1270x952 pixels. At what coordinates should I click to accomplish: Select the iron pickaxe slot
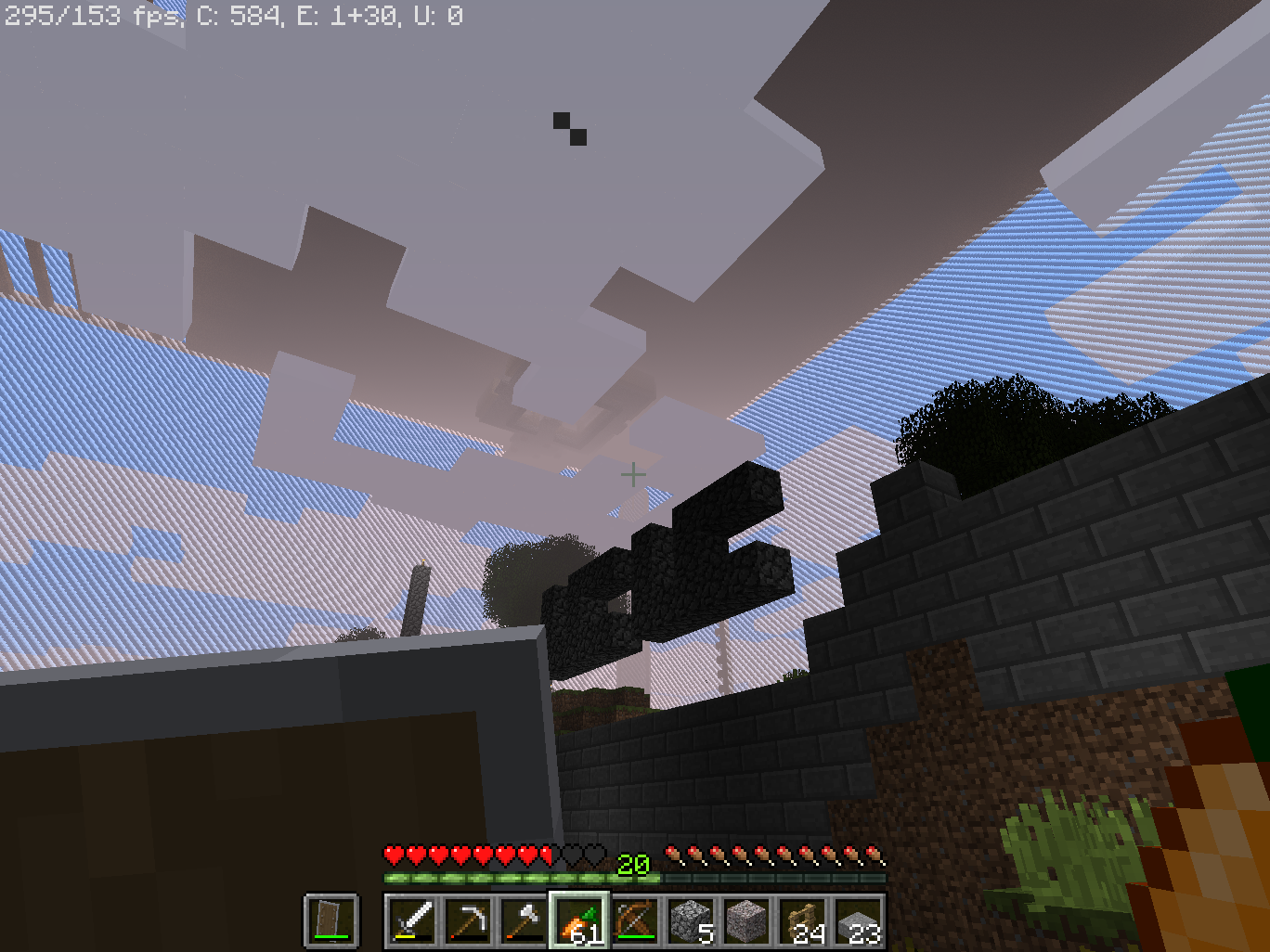tap(468, 921)
